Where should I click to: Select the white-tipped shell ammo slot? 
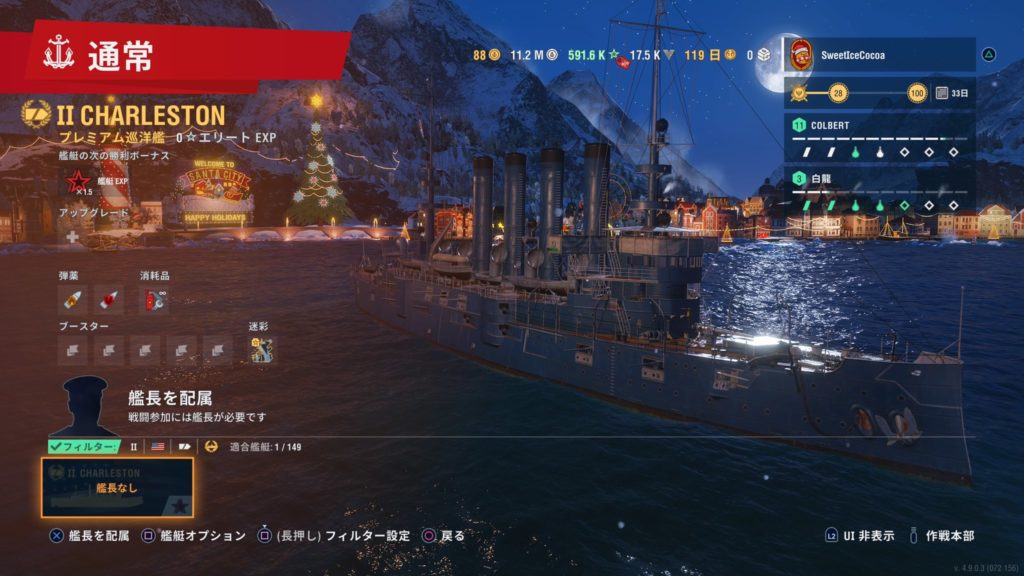click(73, 298)
